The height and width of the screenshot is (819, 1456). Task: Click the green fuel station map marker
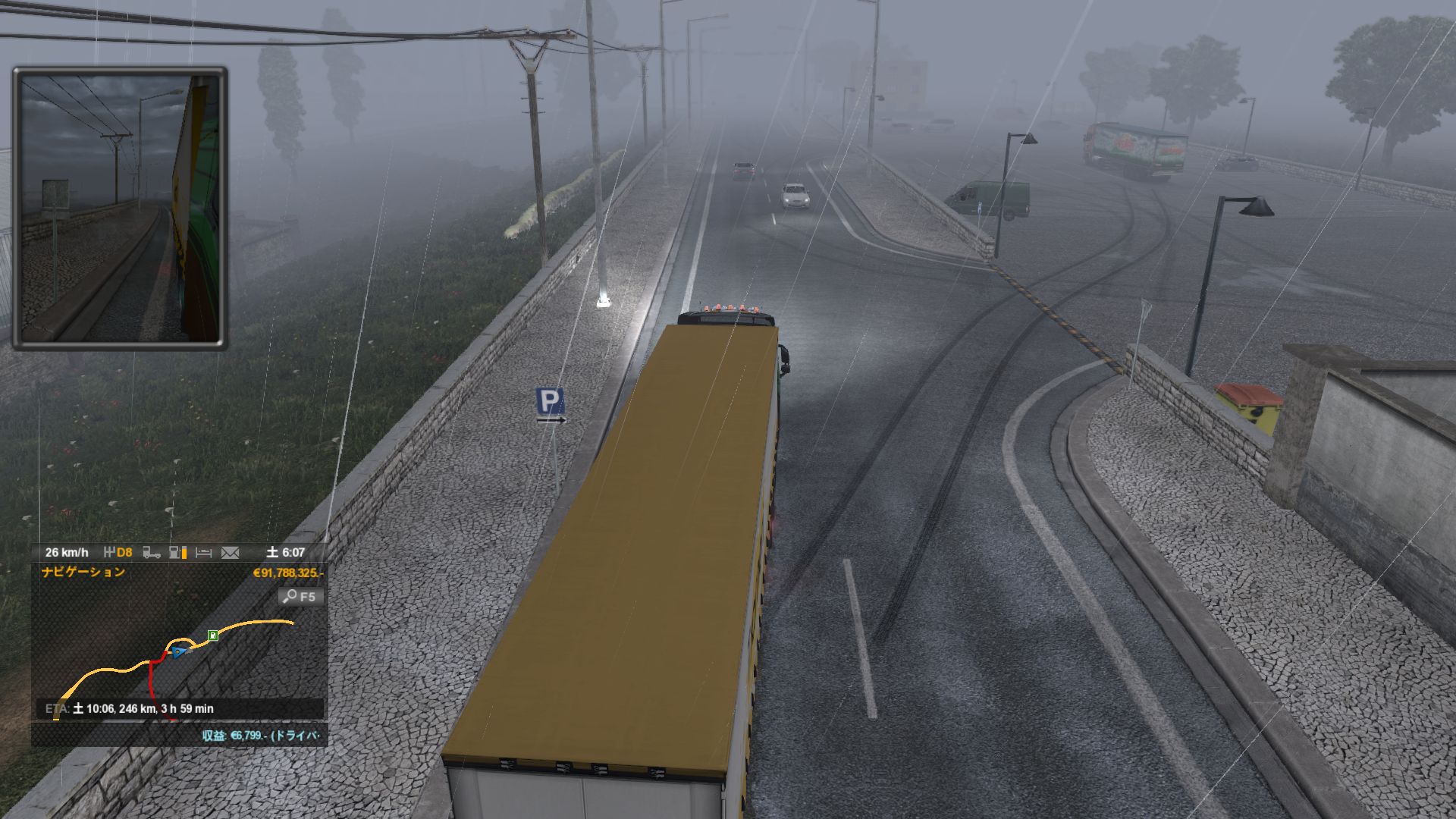(x=213, y=635)
